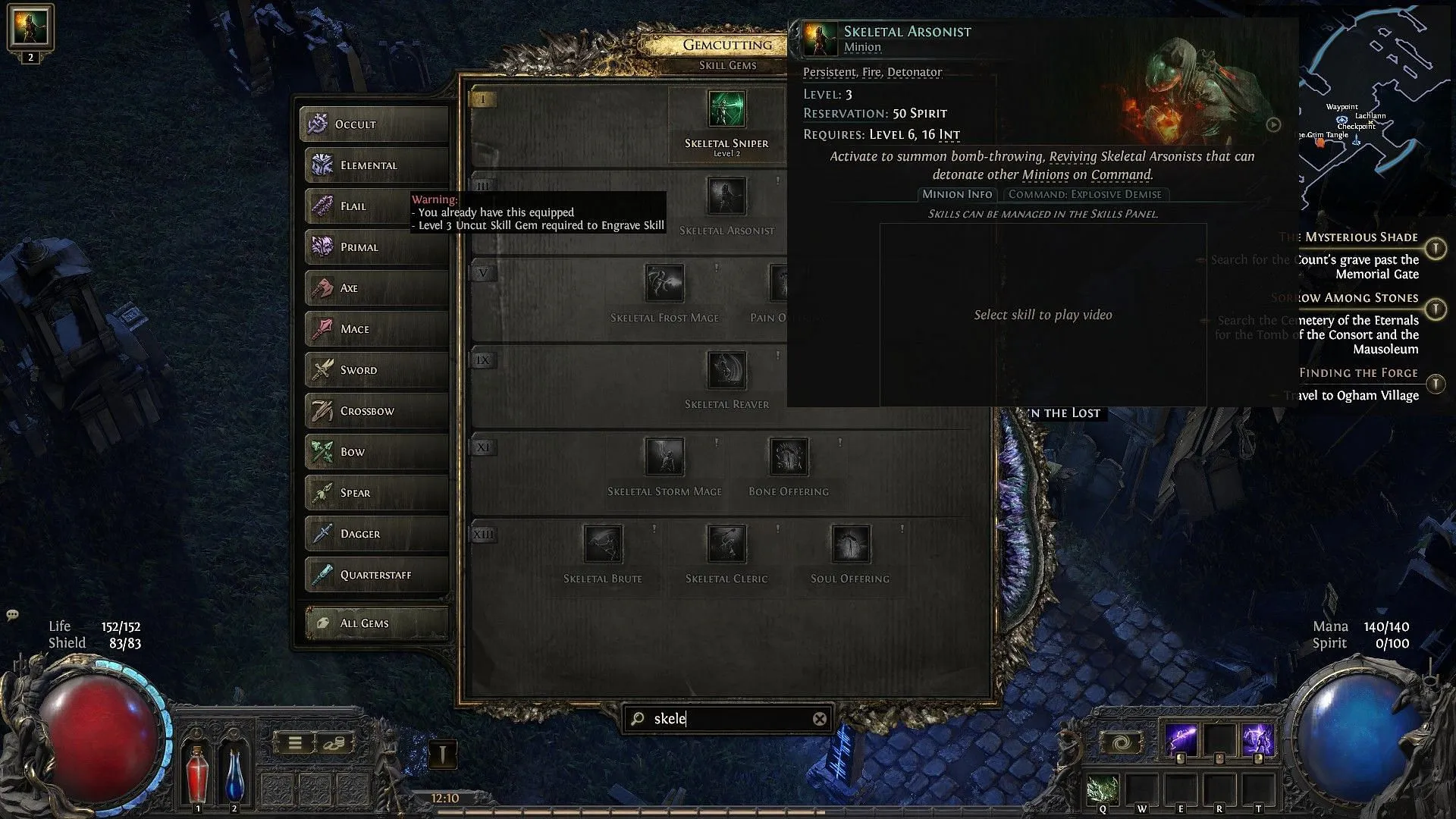Drink the red life flask
The height and width of the screenshot is (819, 1456).
tap(199, 775)
